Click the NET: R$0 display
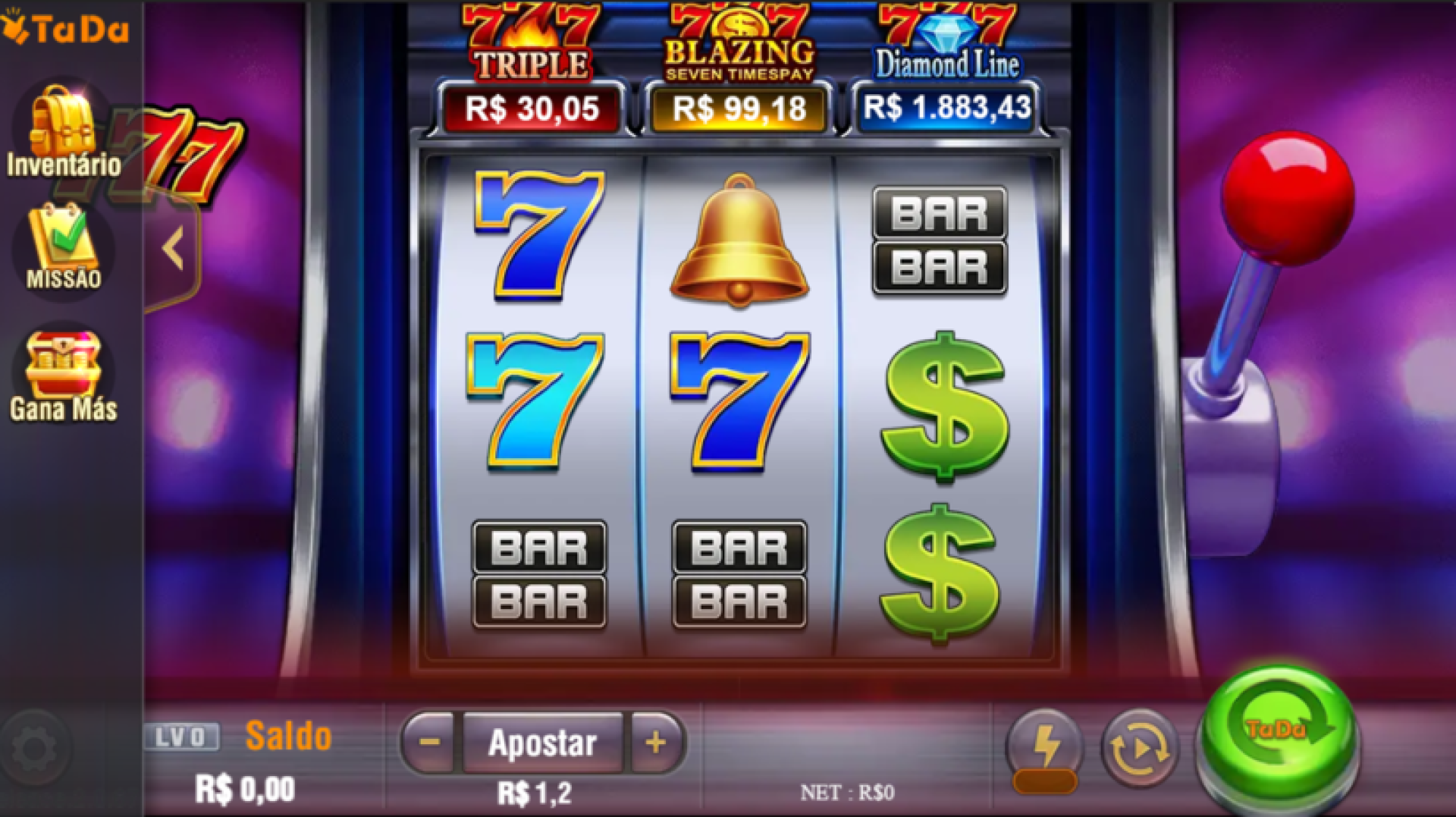The image size is (1456, 817). point(846,793)
